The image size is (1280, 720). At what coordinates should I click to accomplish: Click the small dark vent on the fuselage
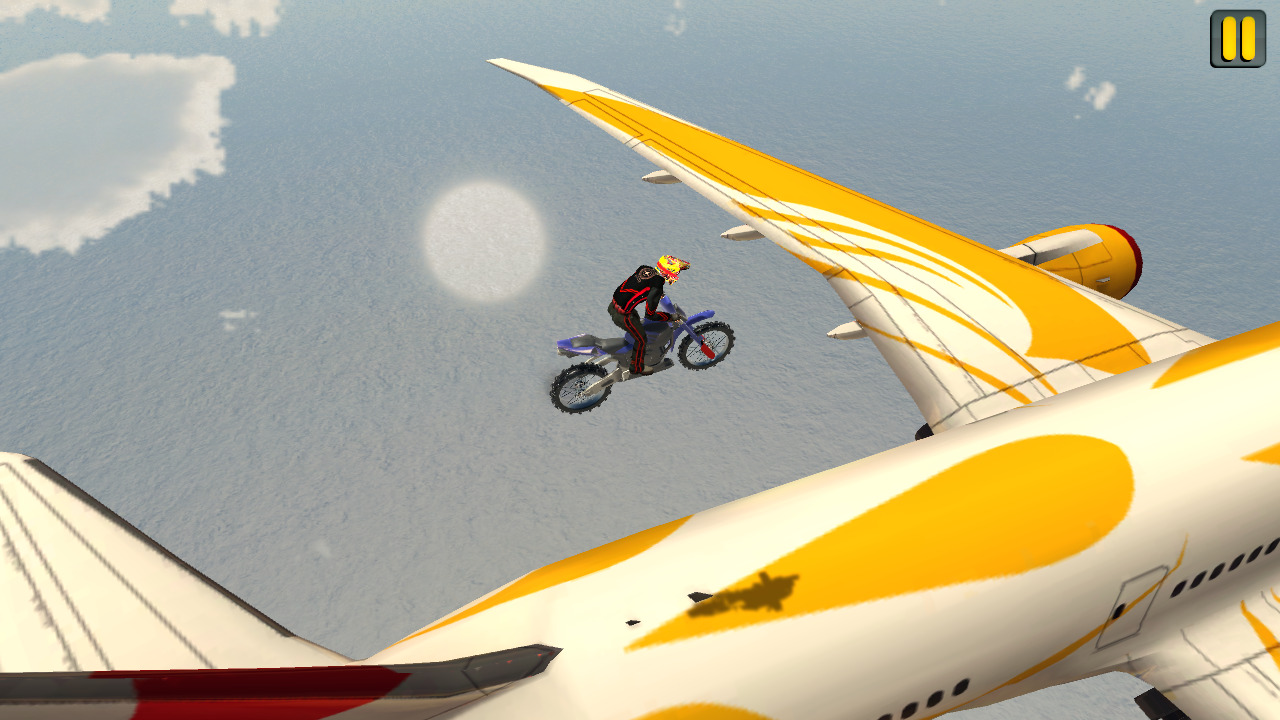[632, 622]
